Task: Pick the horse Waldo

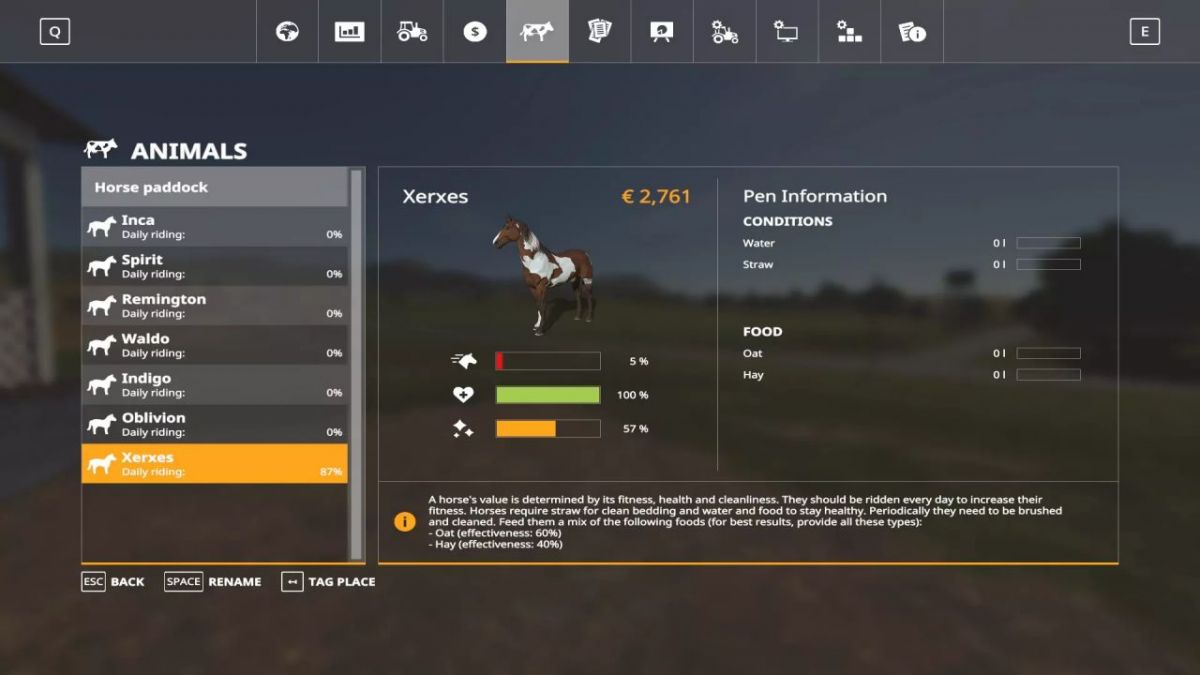Action: point(214,345)
